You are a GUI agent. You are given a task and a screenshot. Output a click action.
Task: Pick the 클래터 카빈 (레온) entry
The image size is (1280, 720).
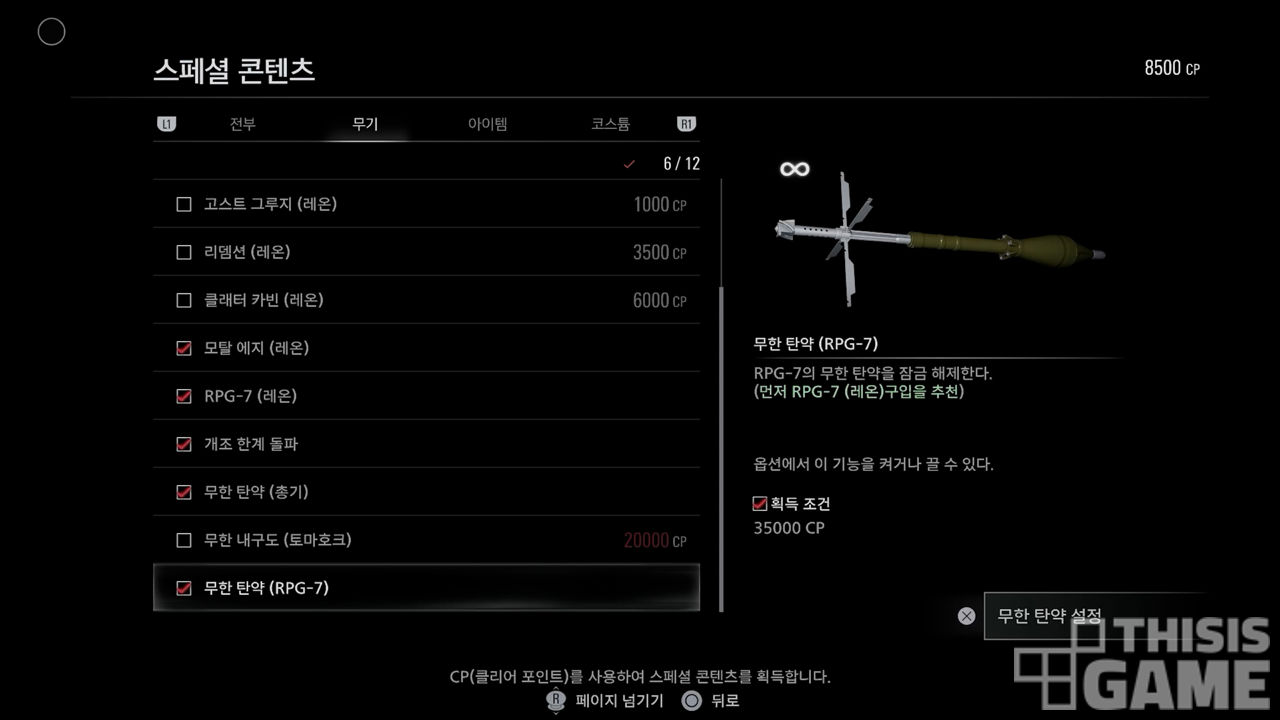tap(426, 300)
